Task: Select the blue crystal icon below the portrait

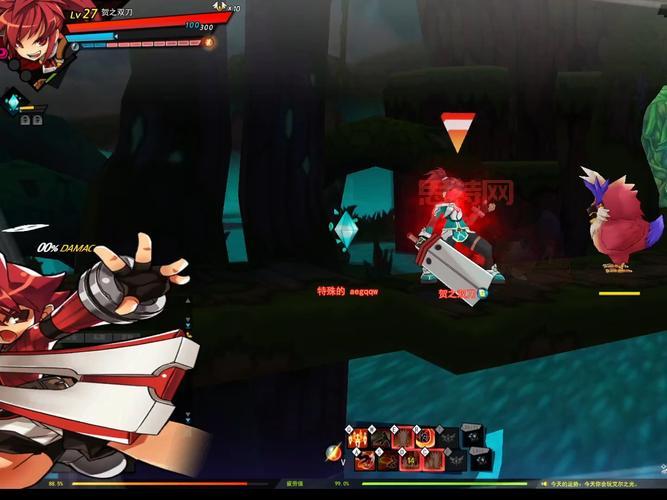Action: point(14,101)
